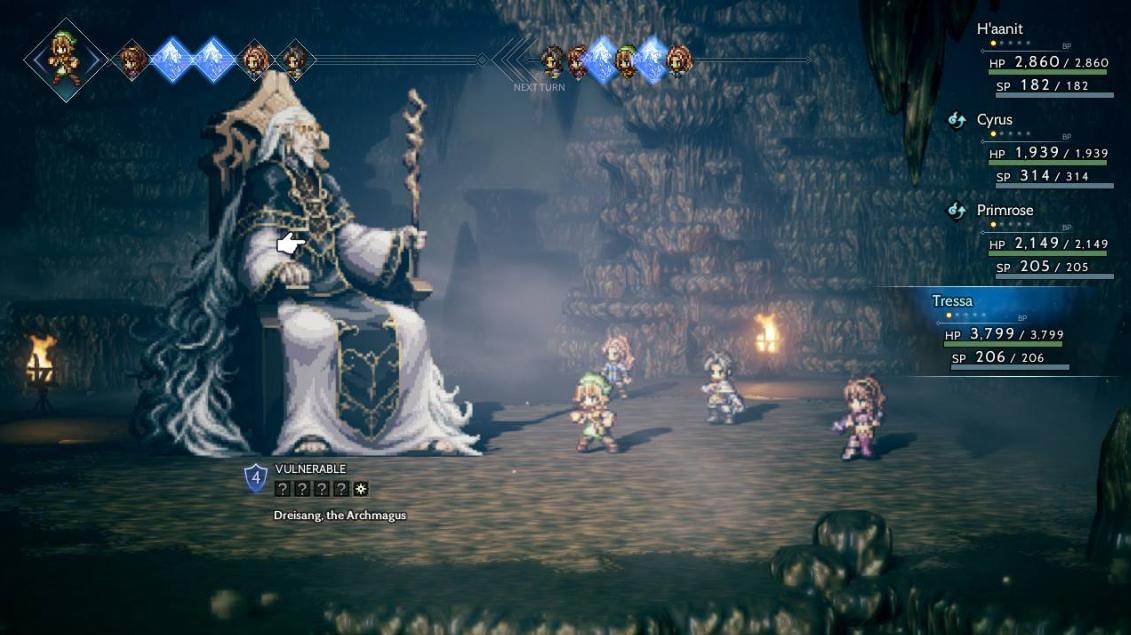The image size is (1131, 635).
Task: Click the revealed light weakness icon
Action: click(x=360, y=489)
